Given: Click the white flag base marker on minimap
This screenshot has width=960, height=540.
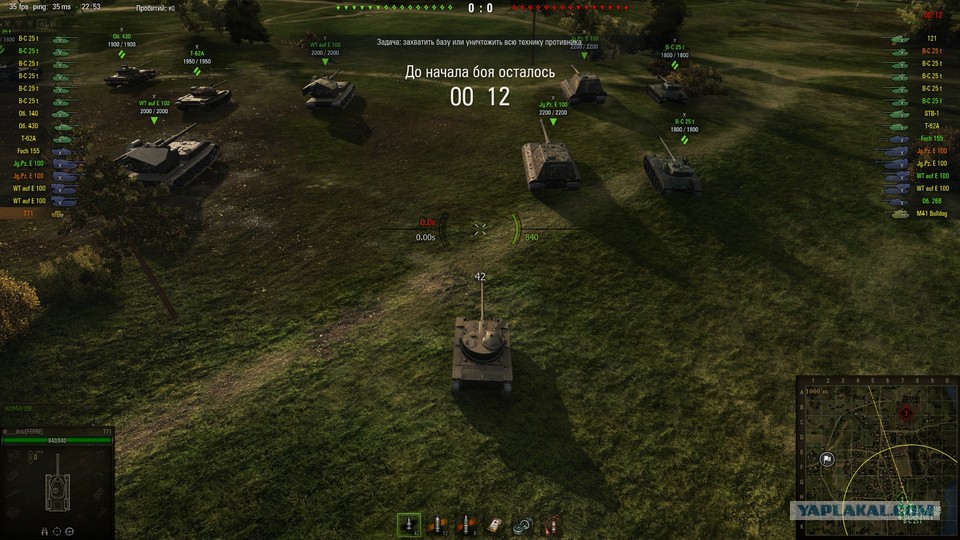Looking at the screenshot, I should pos(828,459).
